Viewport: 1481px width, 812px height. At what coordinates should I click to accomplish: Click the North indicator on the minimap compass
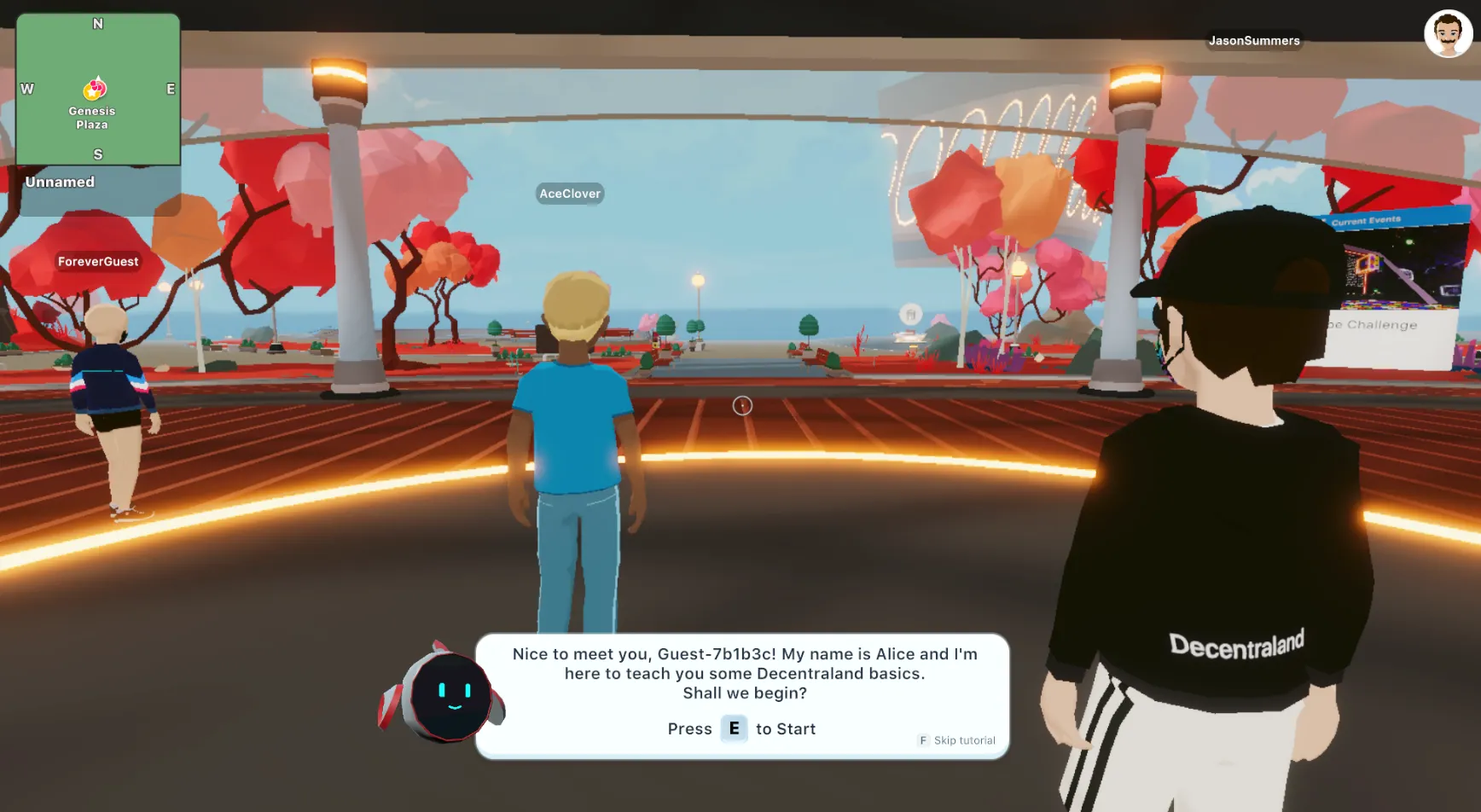click(97, 24)
